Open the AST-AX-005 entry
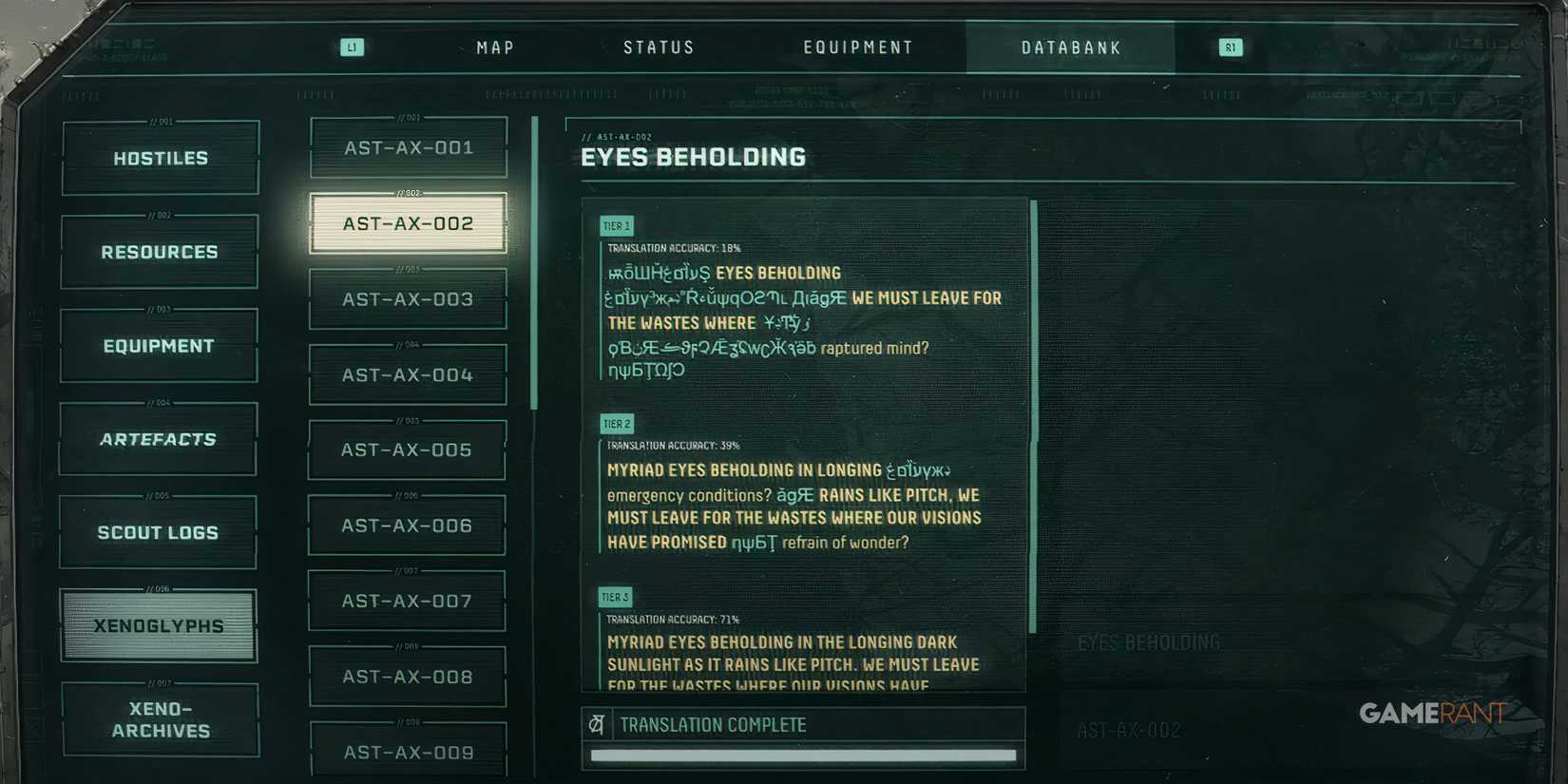The image size is (1568, 784). point(407,449)
